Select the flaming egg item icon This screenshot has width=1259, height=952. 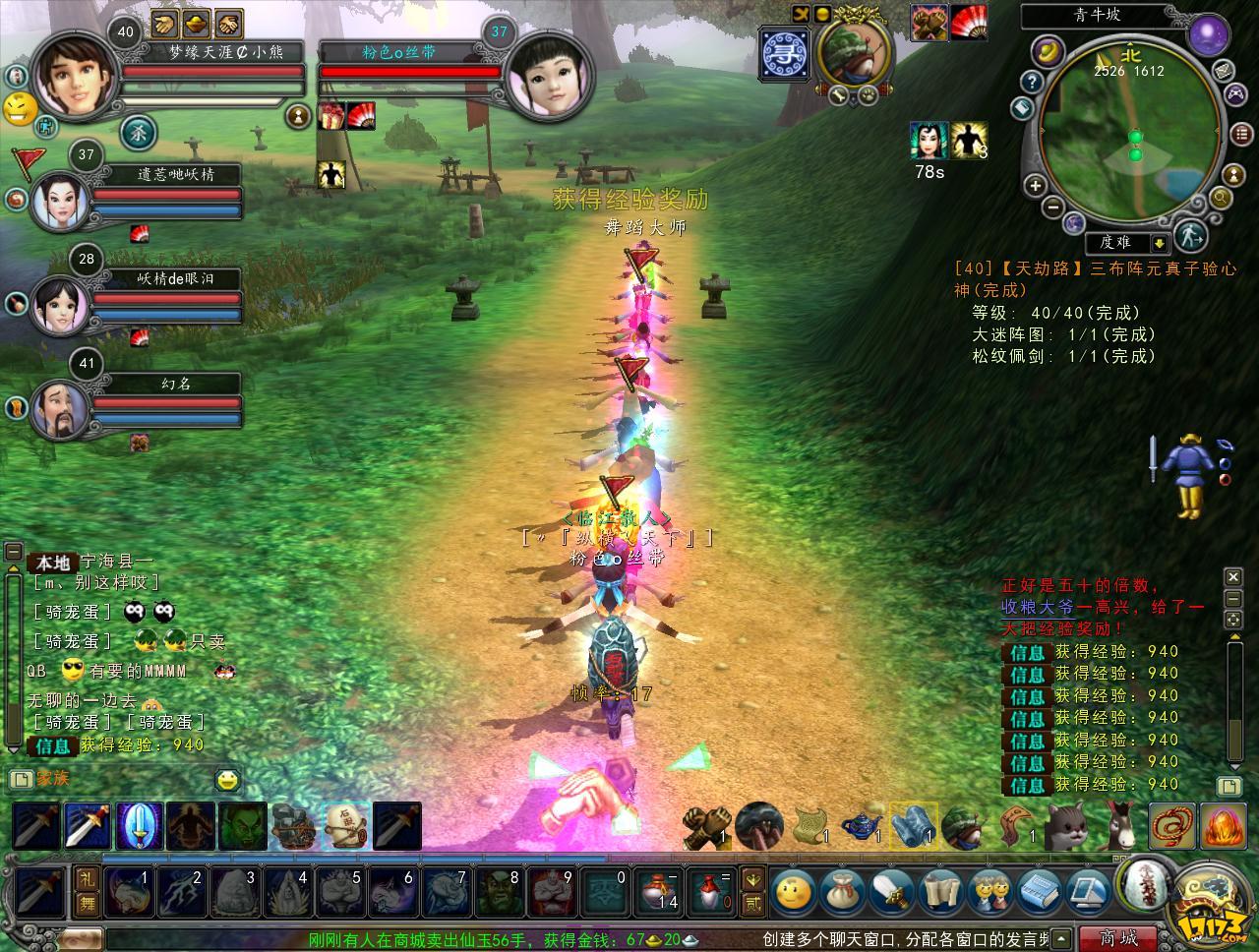pos(1221,826)
